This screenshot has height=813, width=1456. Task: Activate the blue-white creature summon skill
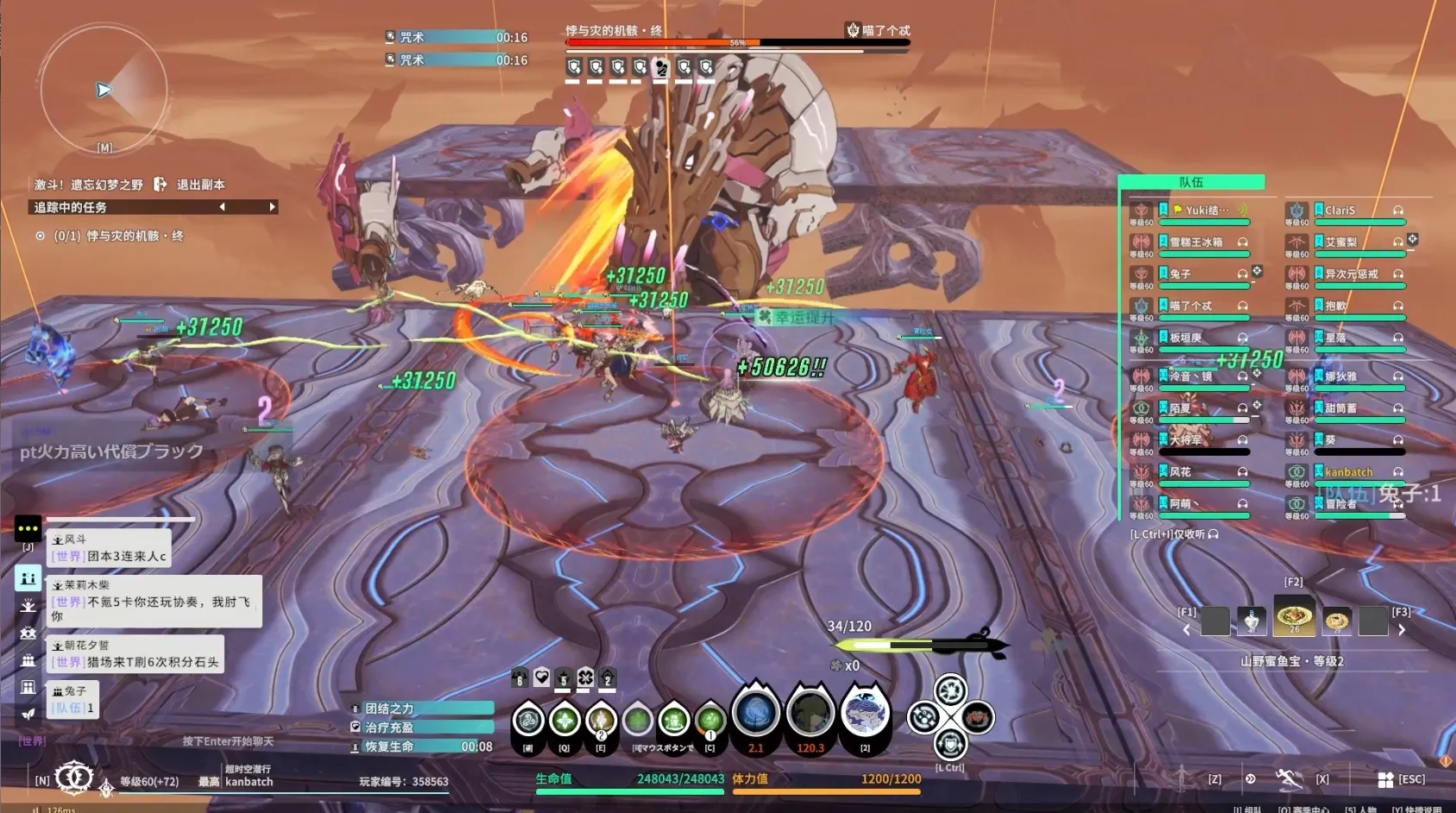(x=864, y=714)
